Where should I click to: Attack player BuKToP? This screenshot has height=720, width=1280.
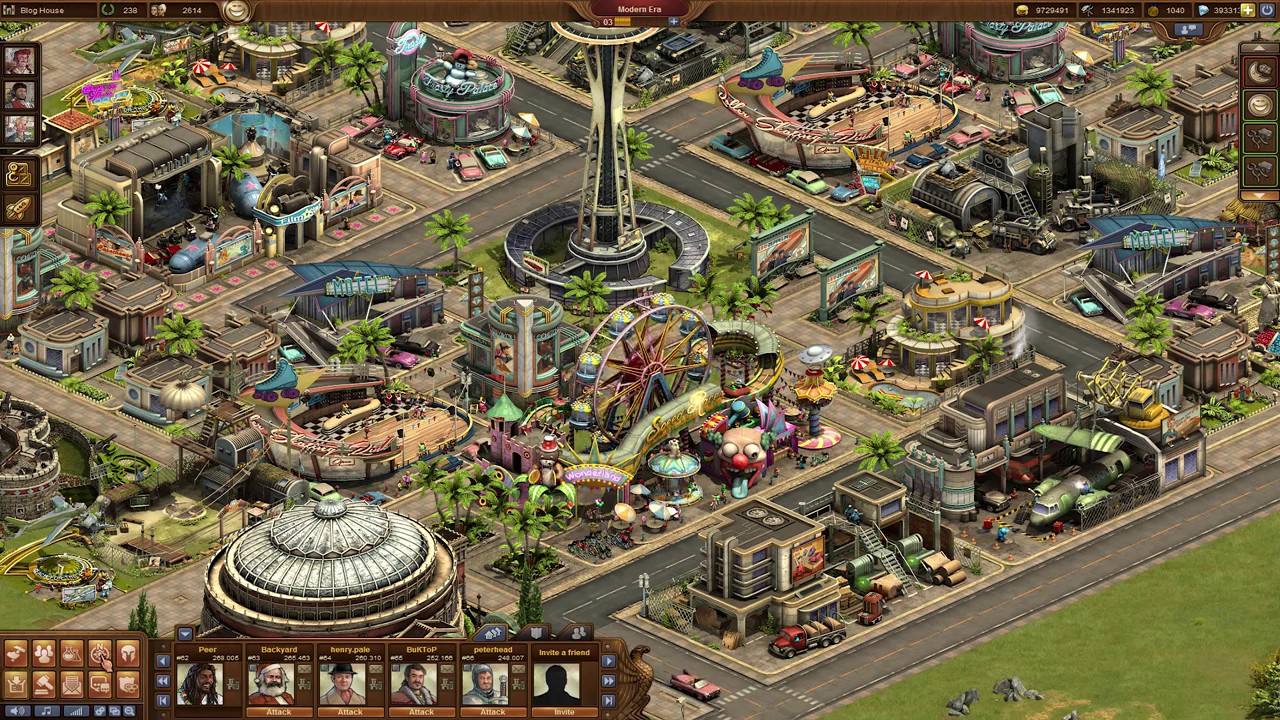point(421,712)
